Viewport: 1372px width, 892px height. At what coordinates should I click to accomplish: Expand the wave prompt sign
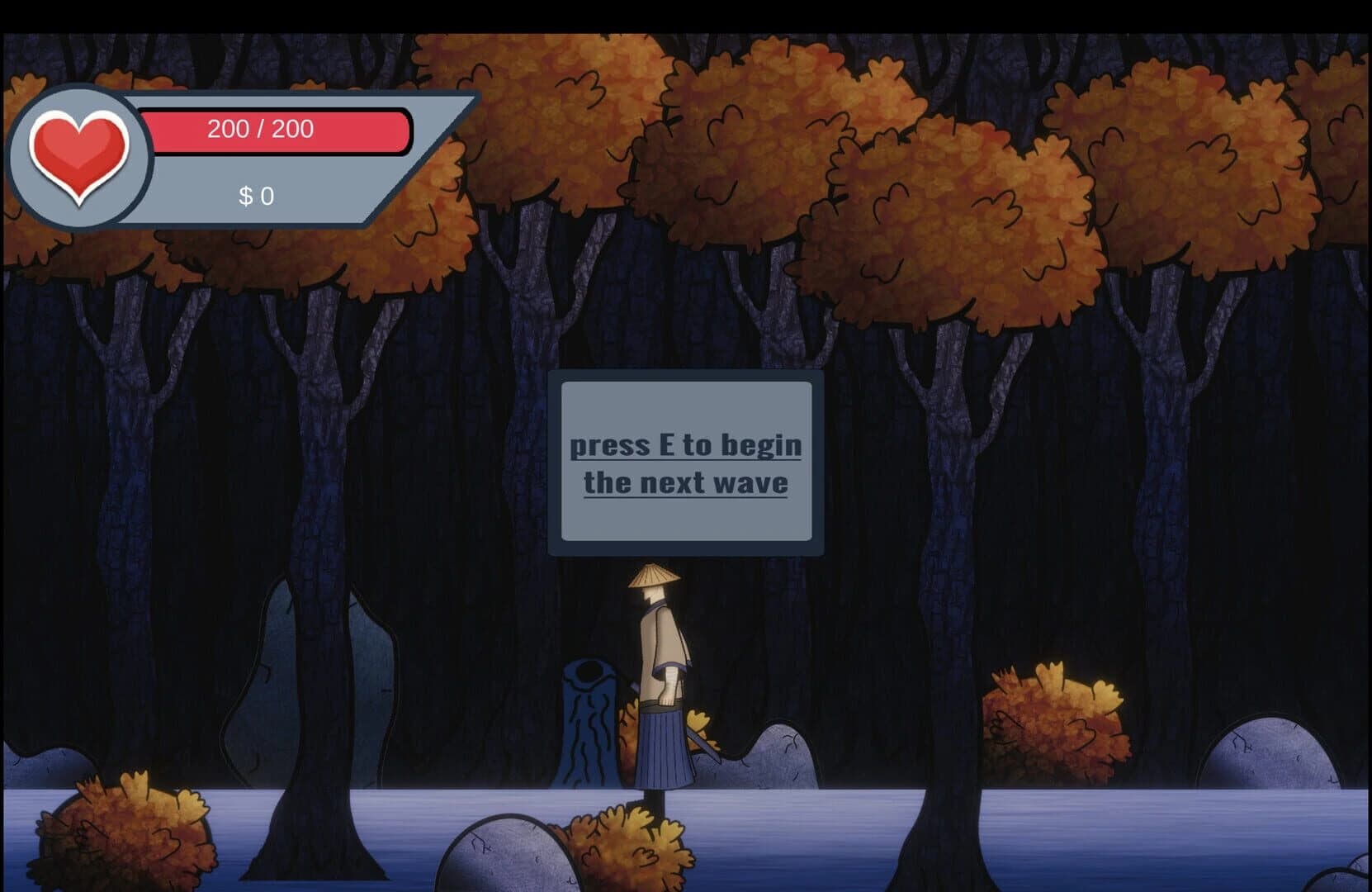click(687, 464)
